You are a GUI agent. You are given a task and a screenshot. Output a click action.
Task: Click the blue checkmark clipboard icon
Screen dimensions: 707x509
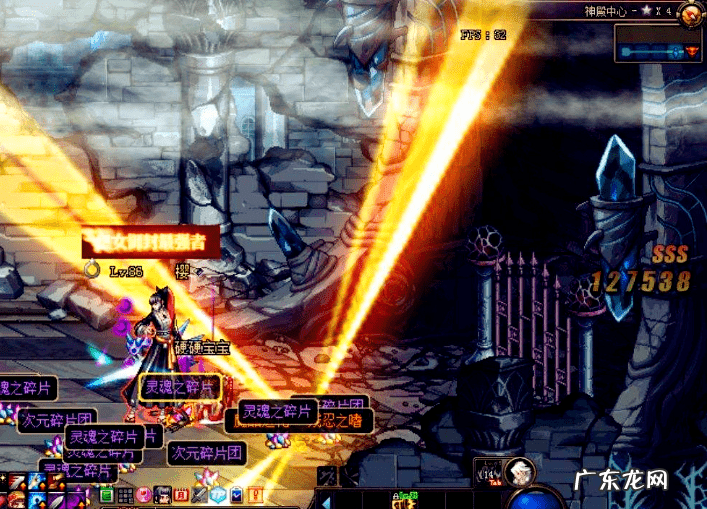(x=236, y=495)
